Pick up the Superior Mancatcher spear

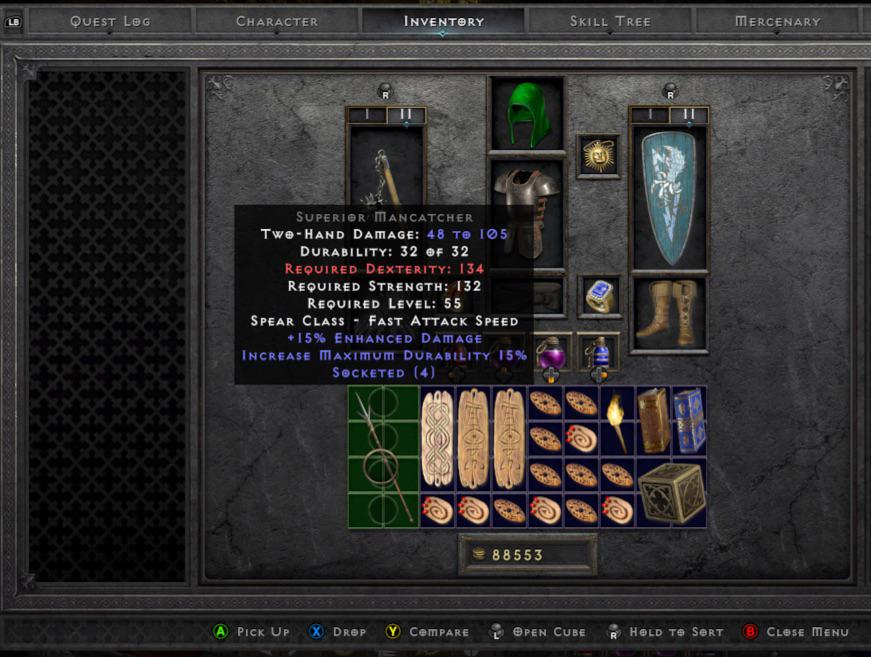(x=381, y=456)
